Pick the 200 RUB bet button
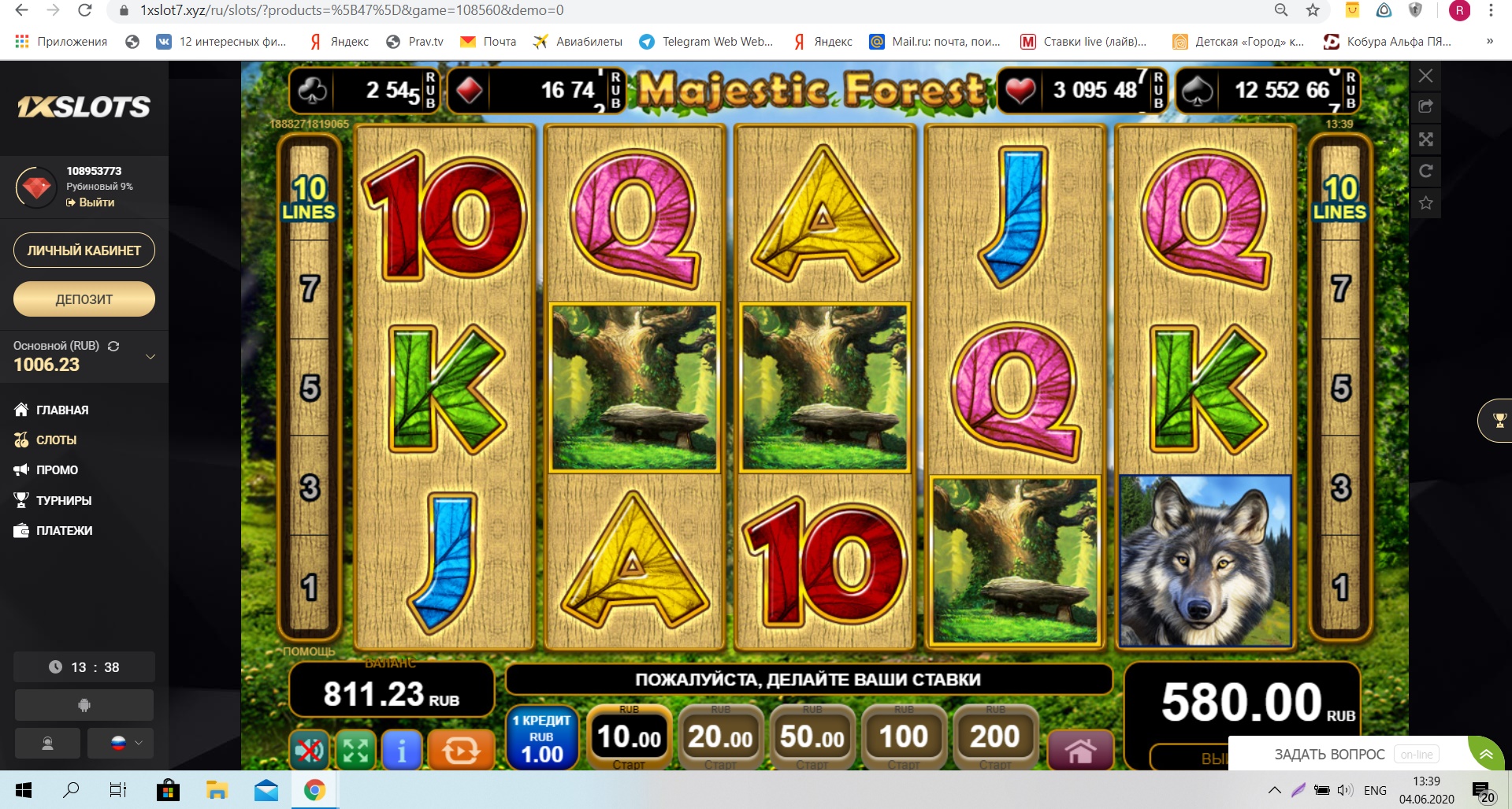This screenshot has width=1512, height=809. 994,737
